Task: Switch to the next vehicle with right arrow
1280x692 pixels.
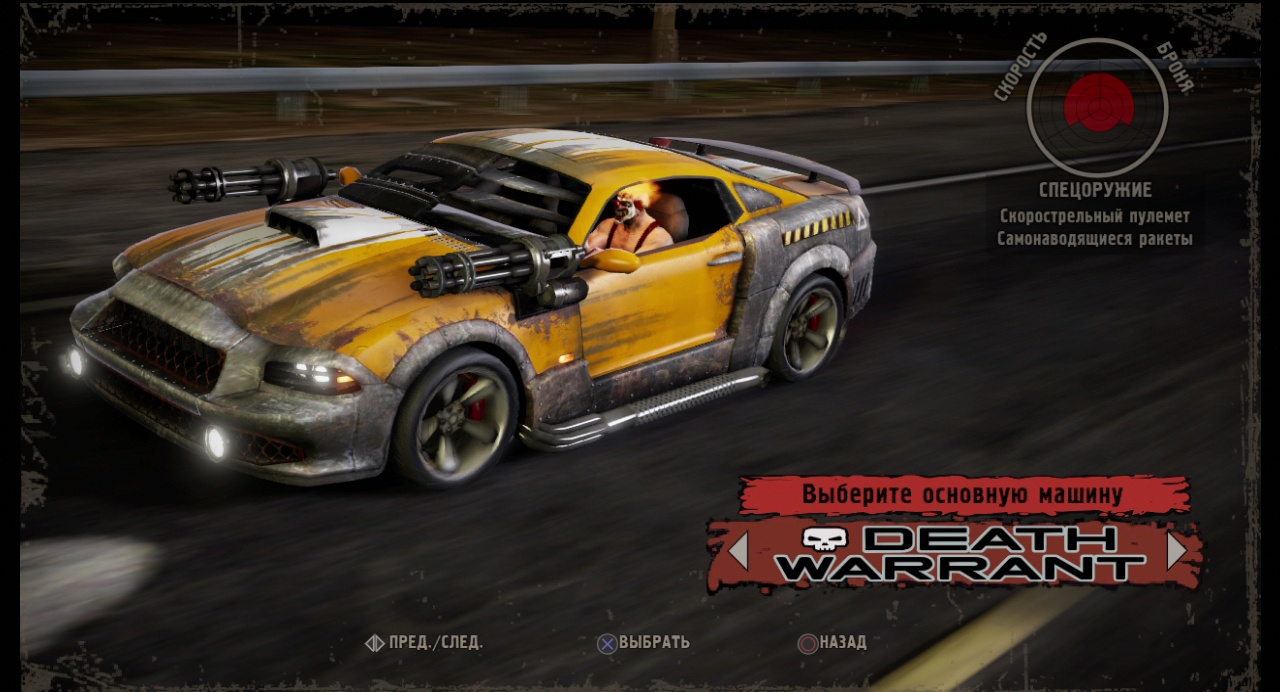Action: pos(1177,551)
